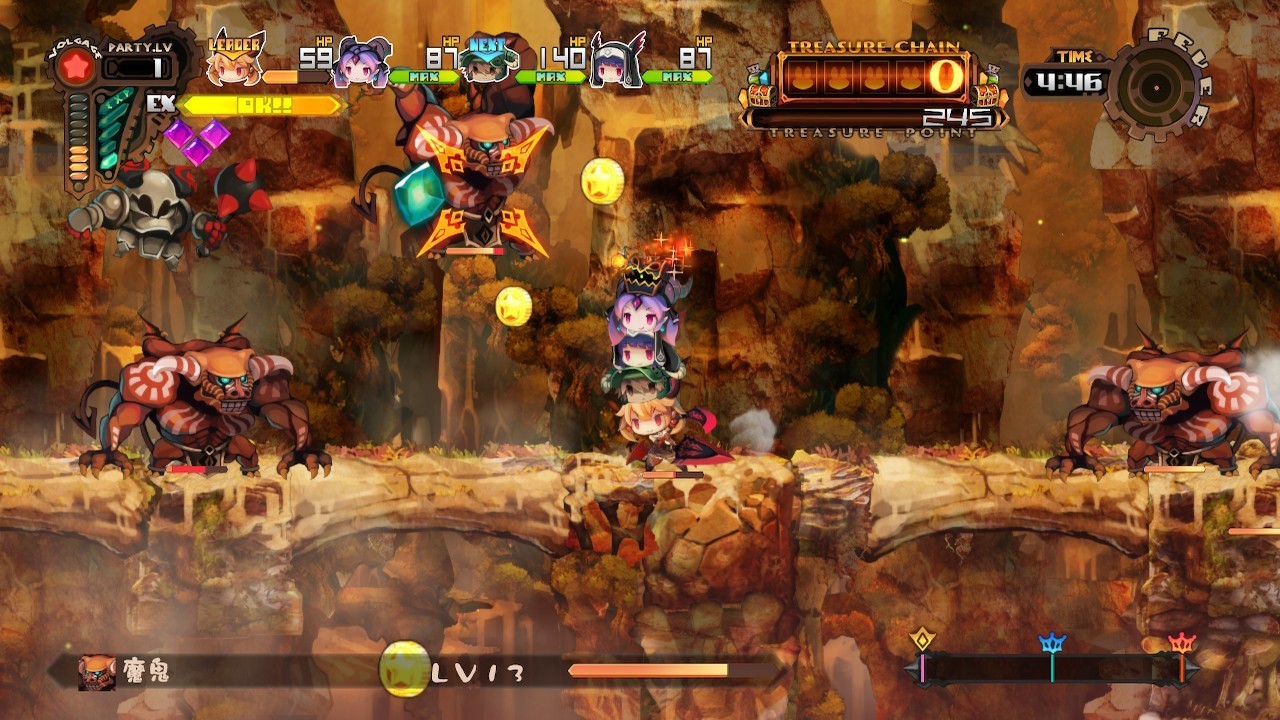The height and width of the screenshot is (720, 1280).
Task: Click the yellow diamond stage progress marker
Action: click(x=922, y=641)
